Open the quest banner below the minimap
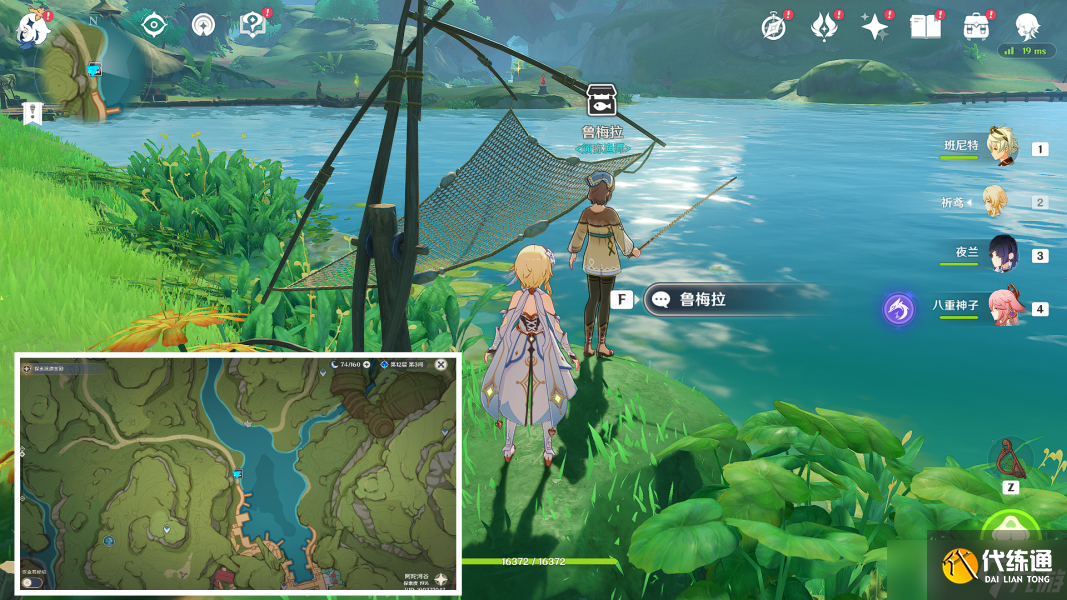This screenshot has width=1067, height=600. pyautogui.click(x=33, y=113)
